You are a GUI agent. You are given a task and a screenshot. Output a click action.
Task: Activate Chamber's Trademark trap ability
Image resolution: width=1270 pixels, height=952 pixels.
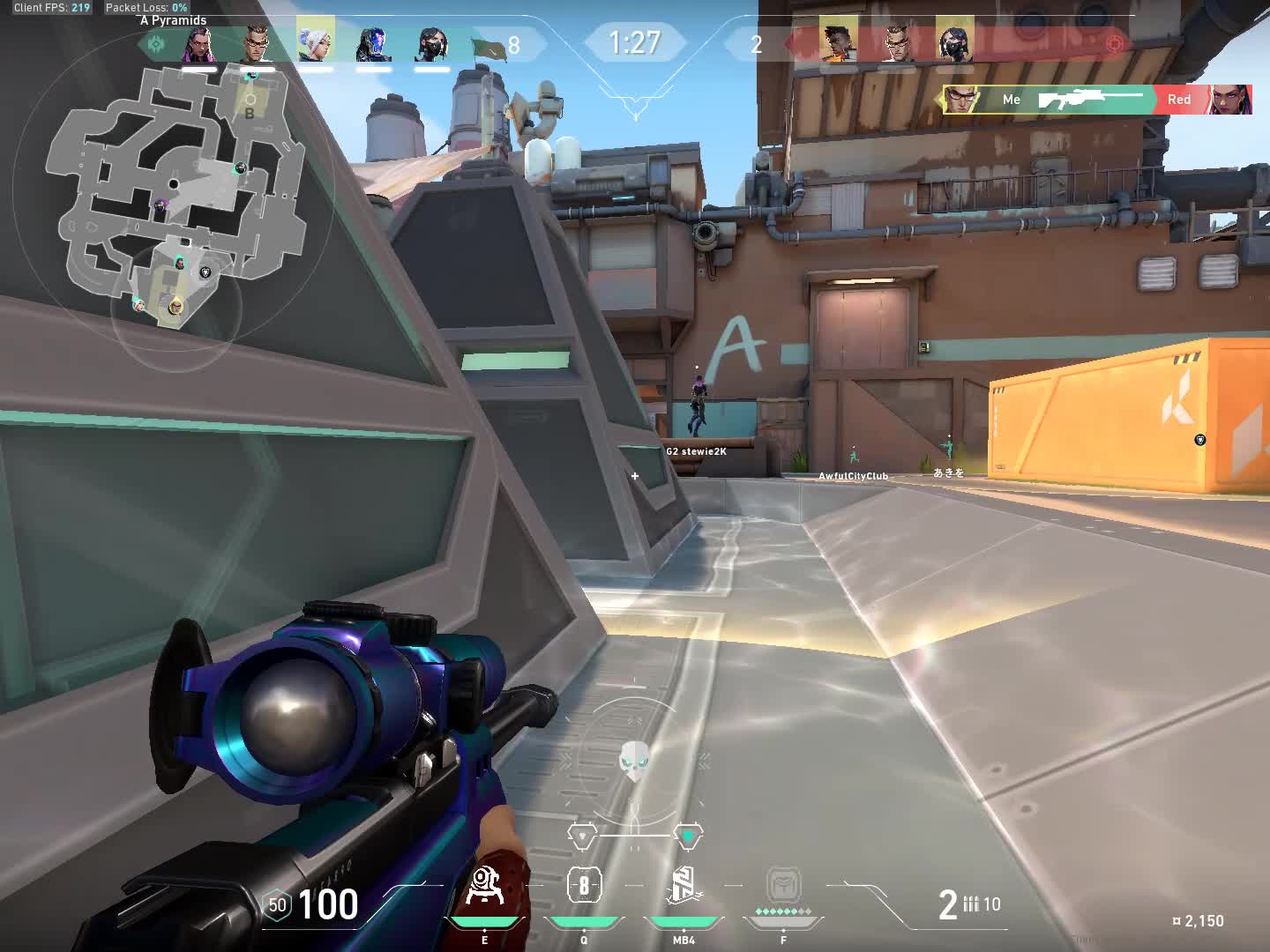[x=484, y=886]
